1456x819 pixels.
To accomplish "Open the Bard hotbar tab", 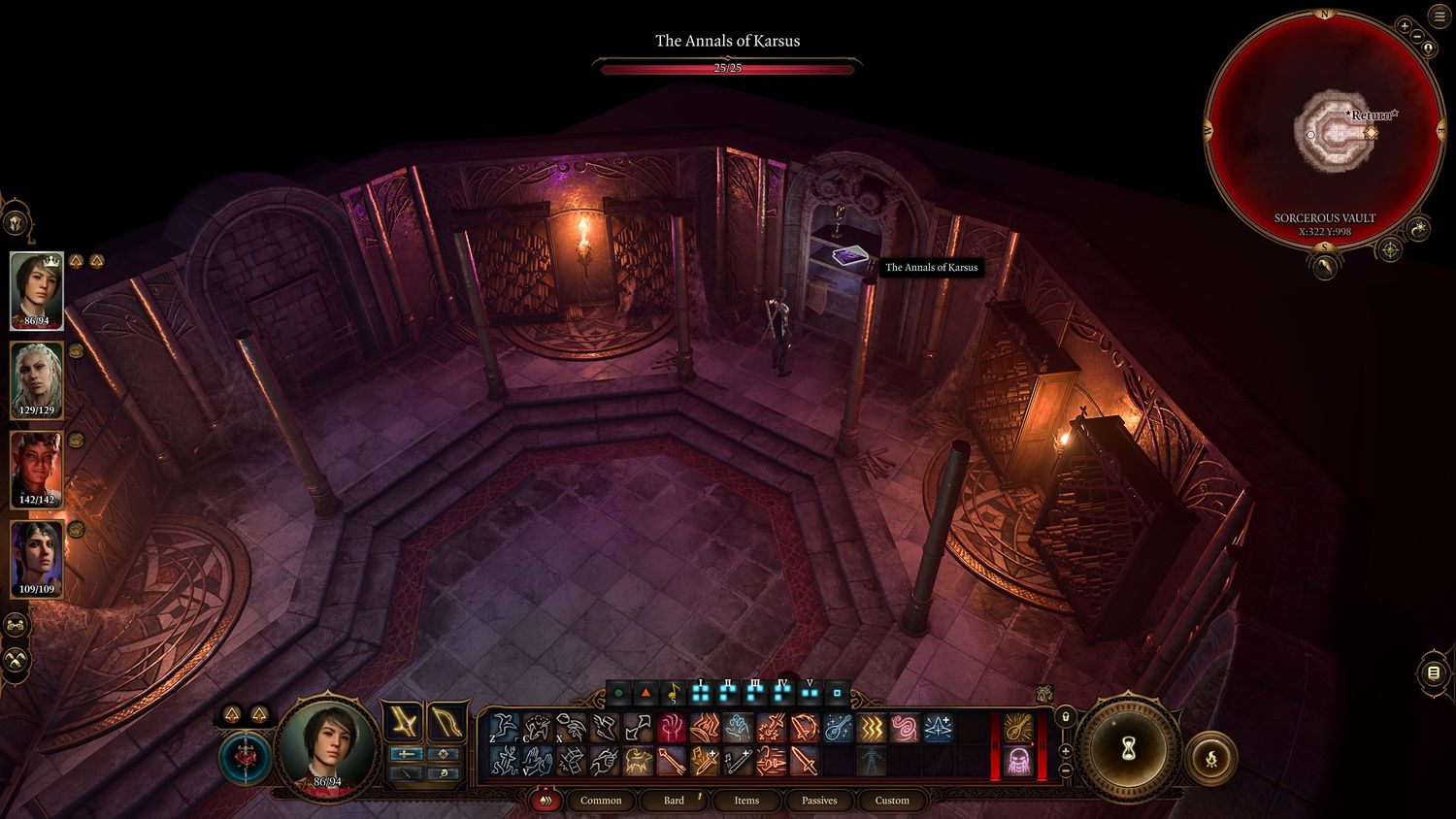I will (x=674, y=801).
